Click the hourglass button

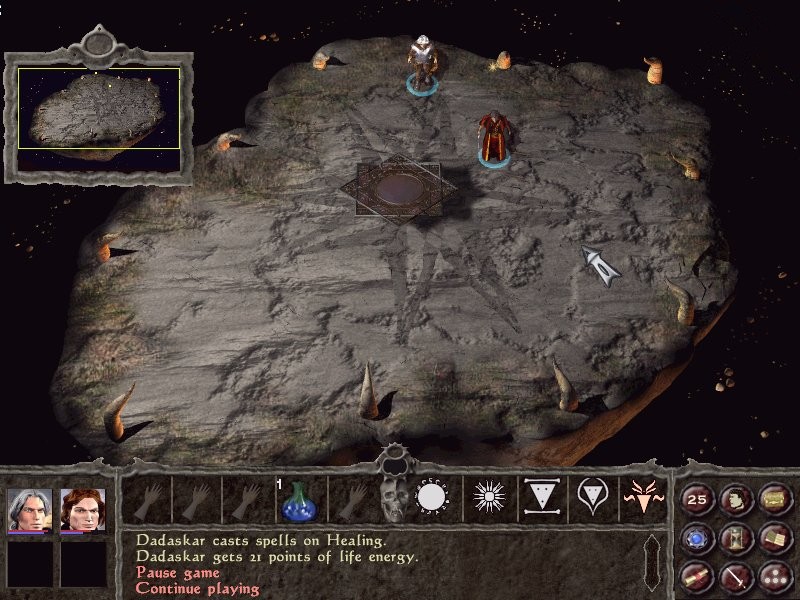pos(736,538)
